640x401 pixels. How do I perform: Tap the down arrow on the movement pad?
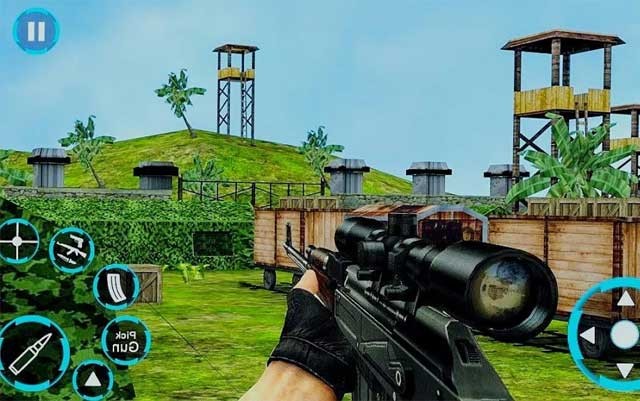625,371
